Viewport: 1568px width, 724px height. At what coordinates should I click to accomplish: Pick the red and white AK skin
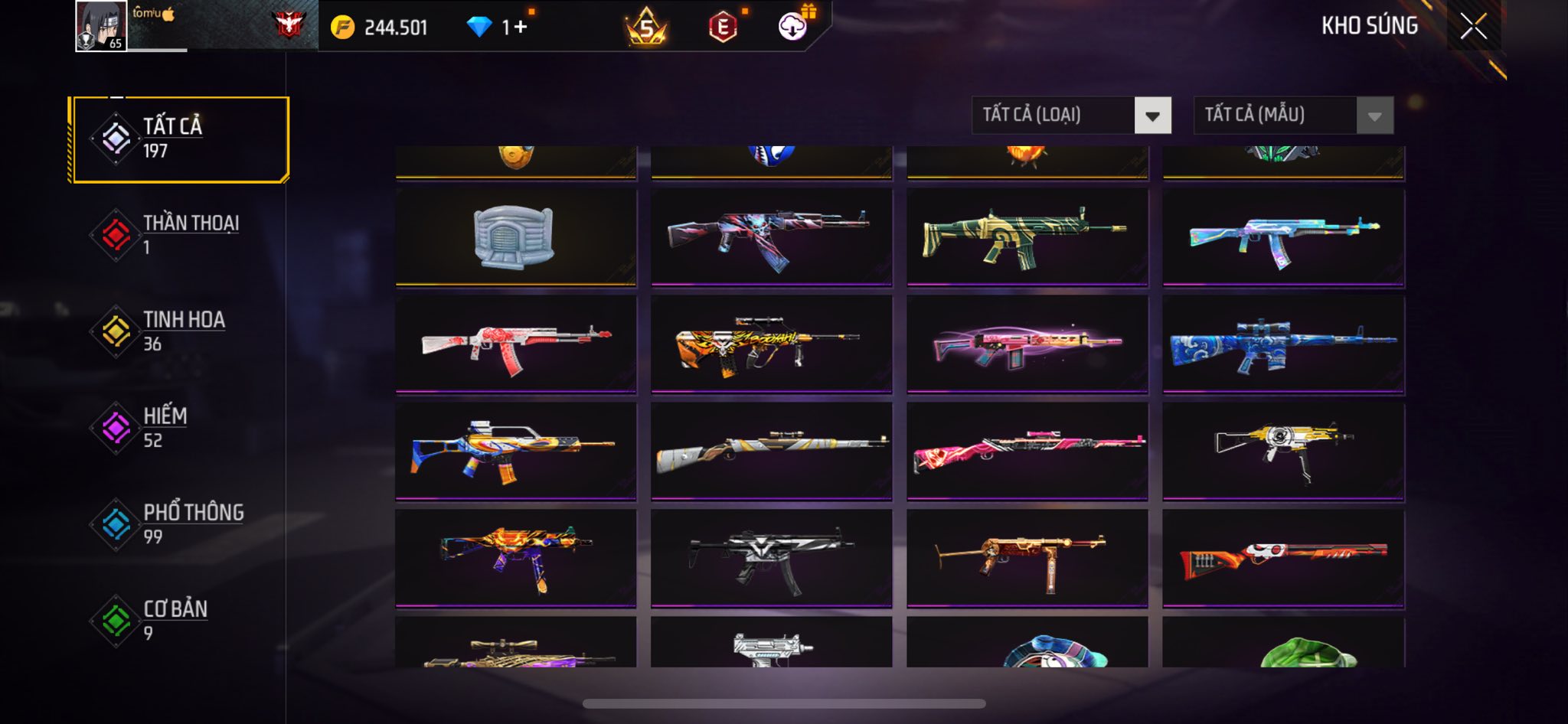515,344
